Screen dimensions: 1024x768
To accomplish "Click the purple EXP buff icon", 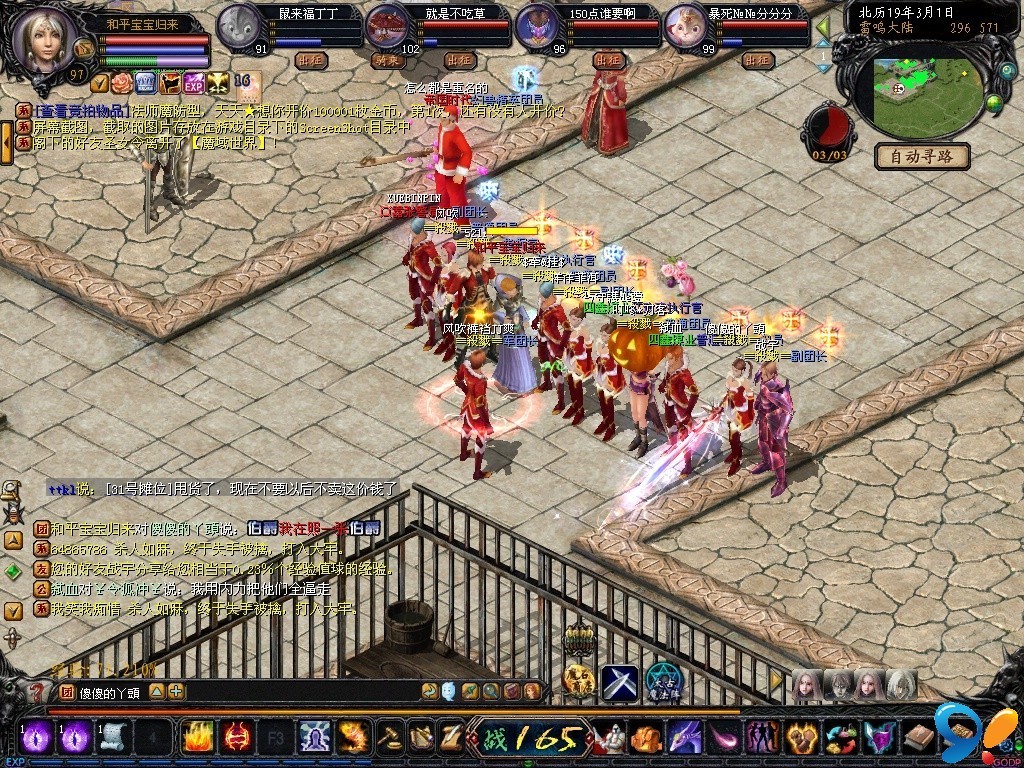I will [193, 82].
